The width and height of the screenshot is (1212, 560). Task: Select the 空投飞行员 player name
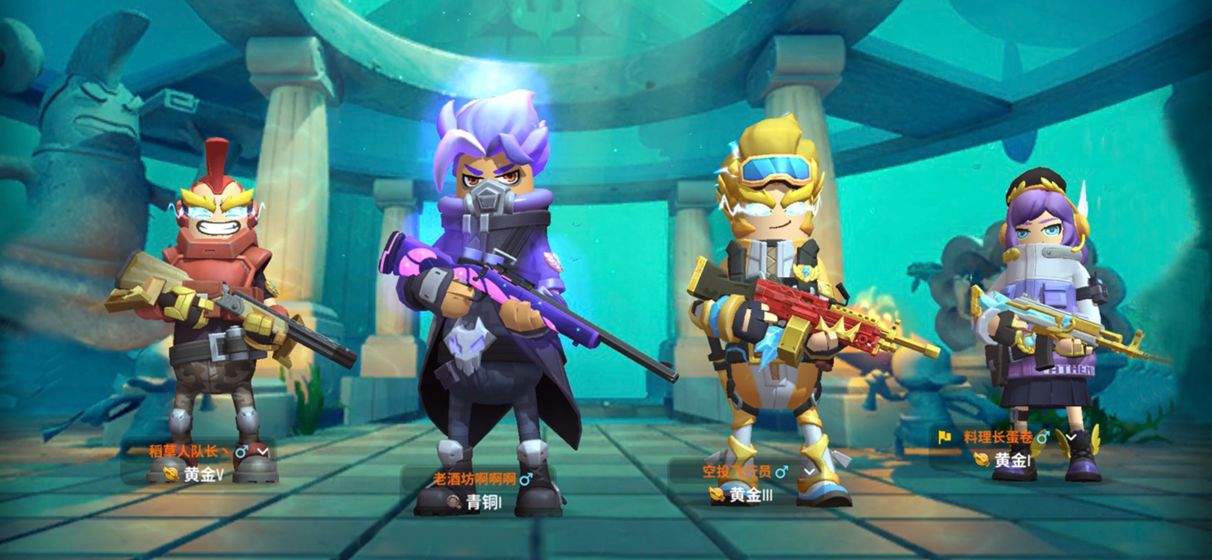pos(736,471)
